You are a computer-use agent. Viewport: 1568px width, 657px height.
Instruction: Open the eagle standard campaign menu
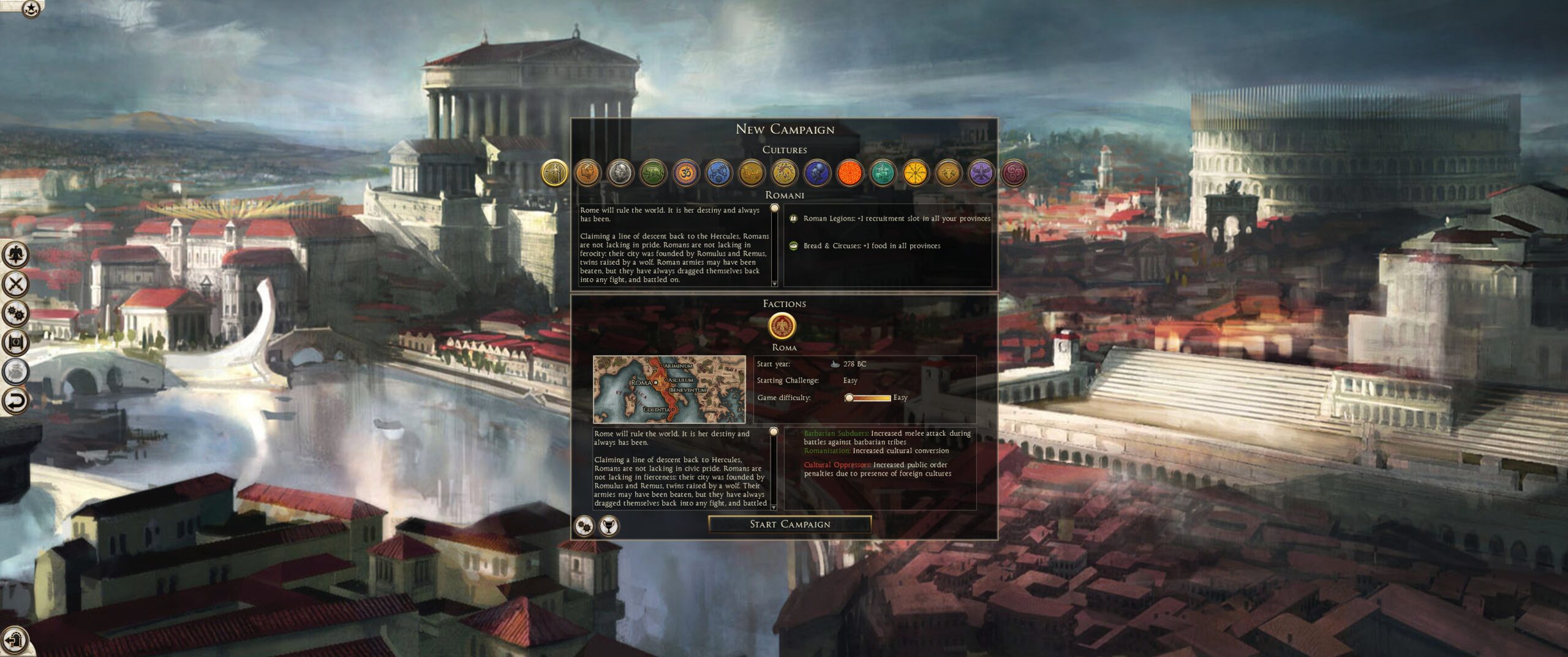(16, 254)
